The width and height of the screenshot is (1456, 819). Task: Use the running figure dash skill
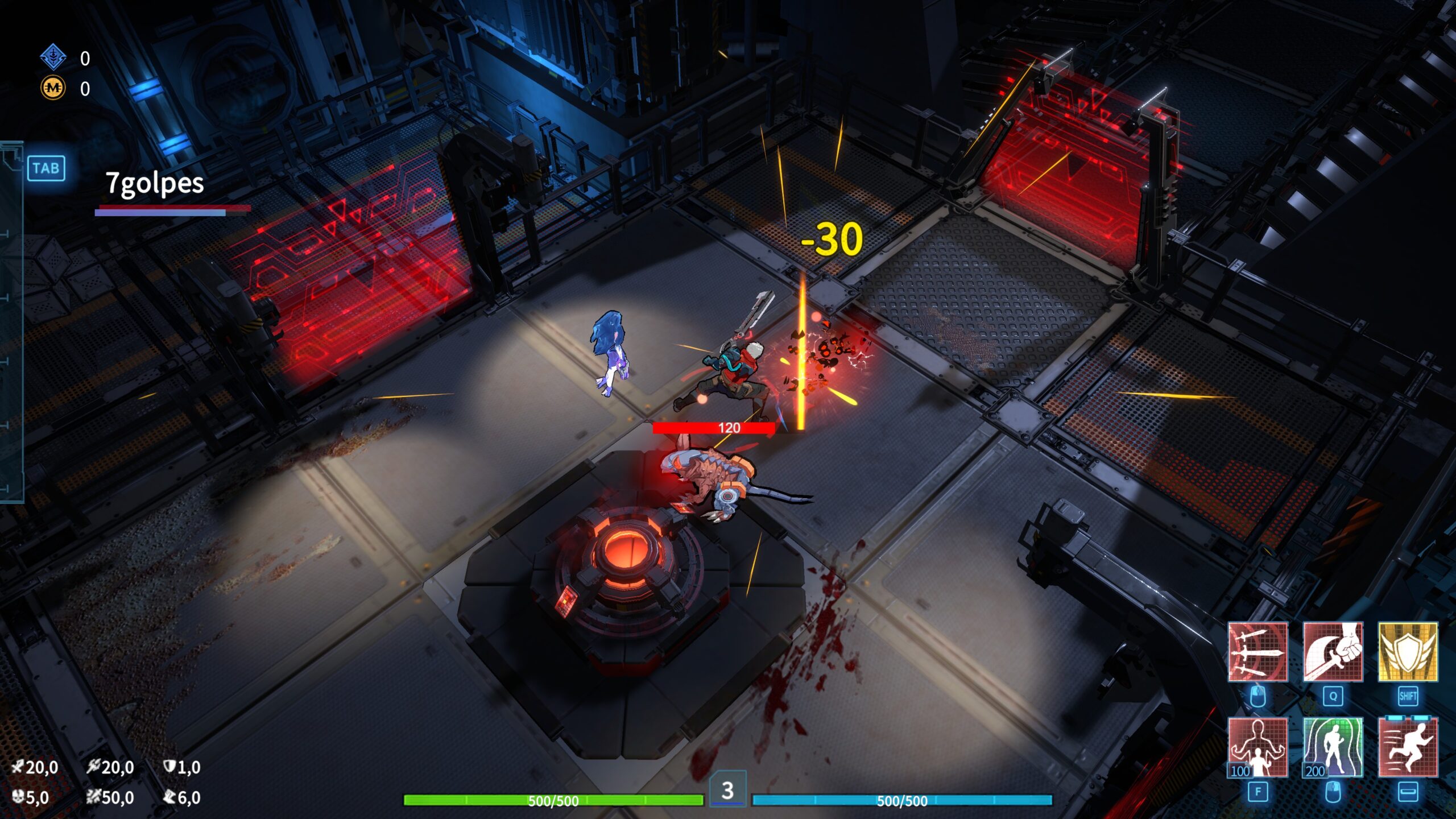[1408, 747]
